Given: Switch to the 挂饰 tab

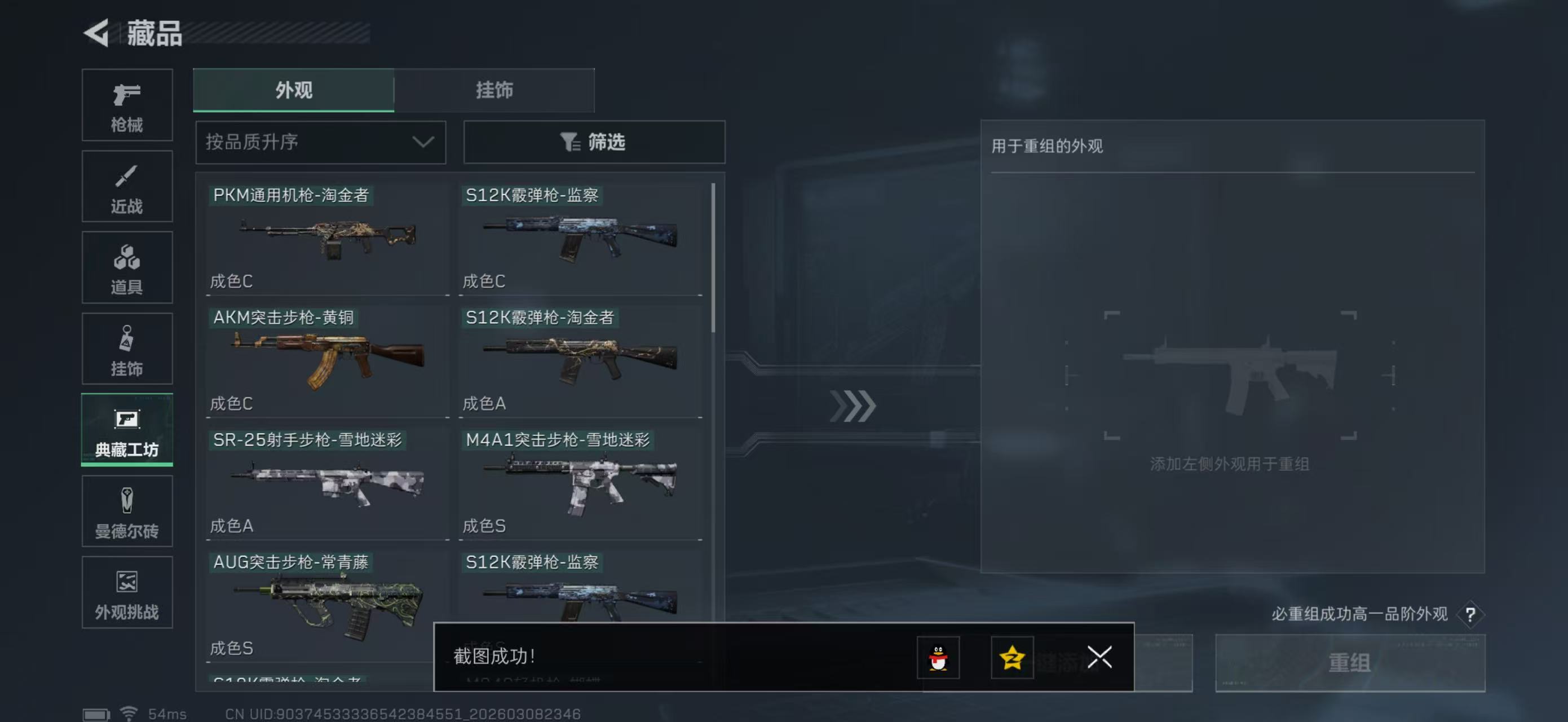Looking at the screenshot, I should point(494,90).
